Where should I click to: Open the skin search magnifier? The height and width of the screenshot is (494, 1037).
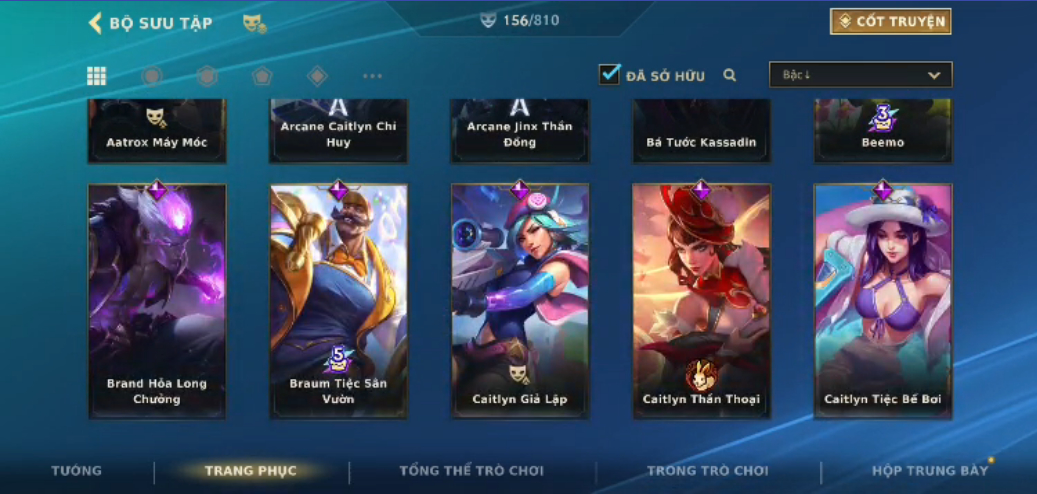[x=730, y=75]
